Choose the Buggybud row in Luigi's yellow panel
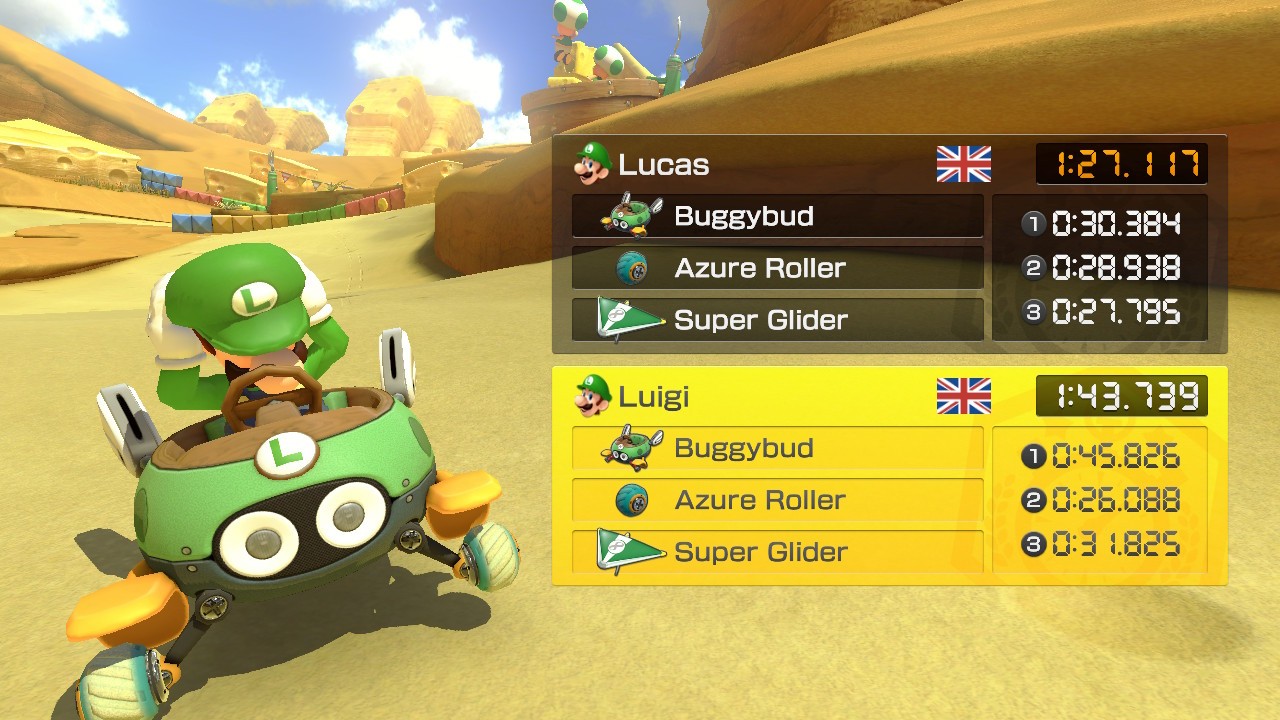The width and height of the screenshot is (1280, 720). pos(777,448)
